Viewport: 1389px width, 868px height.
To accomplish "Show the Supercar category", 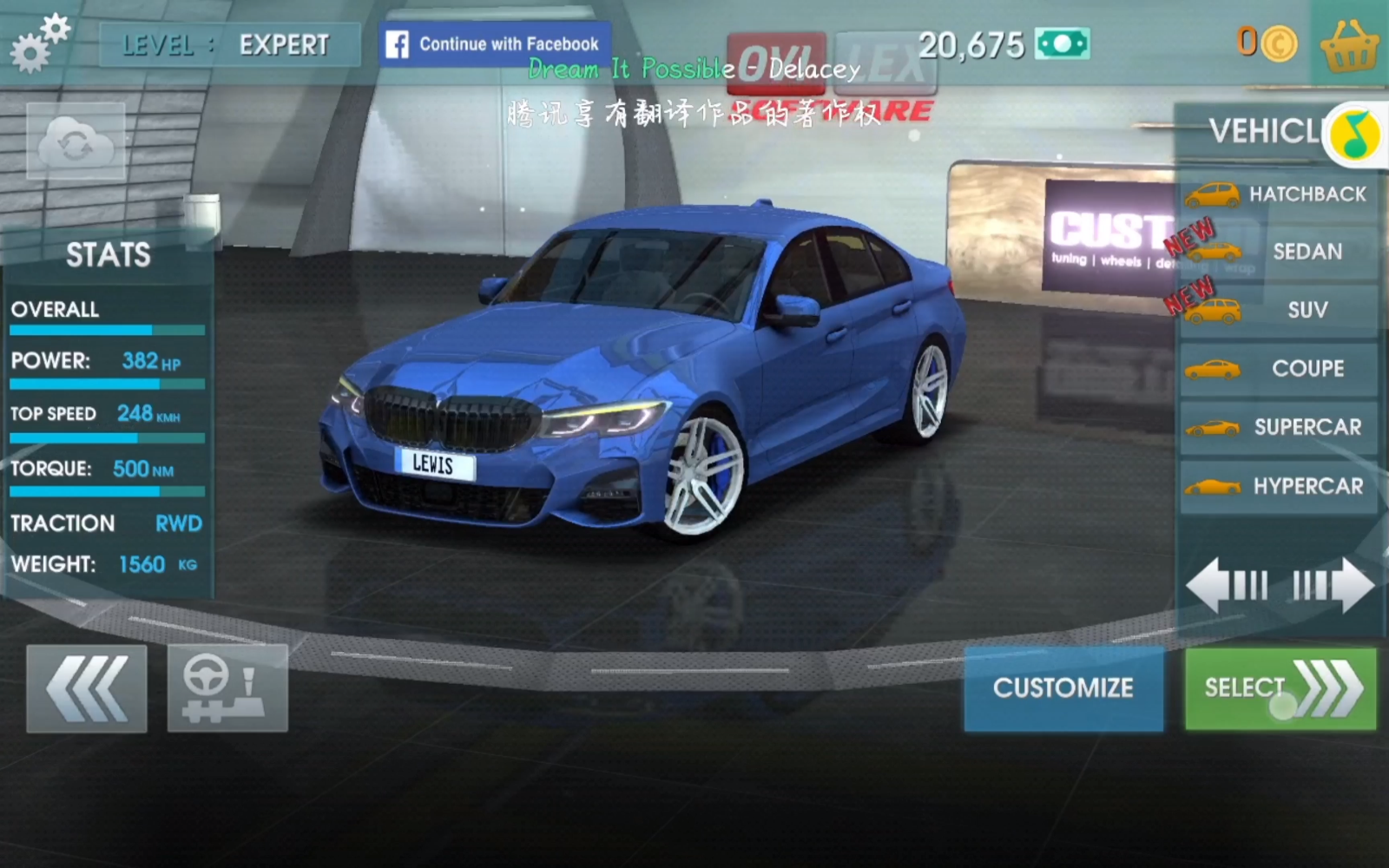I will tap(1278, 427).
